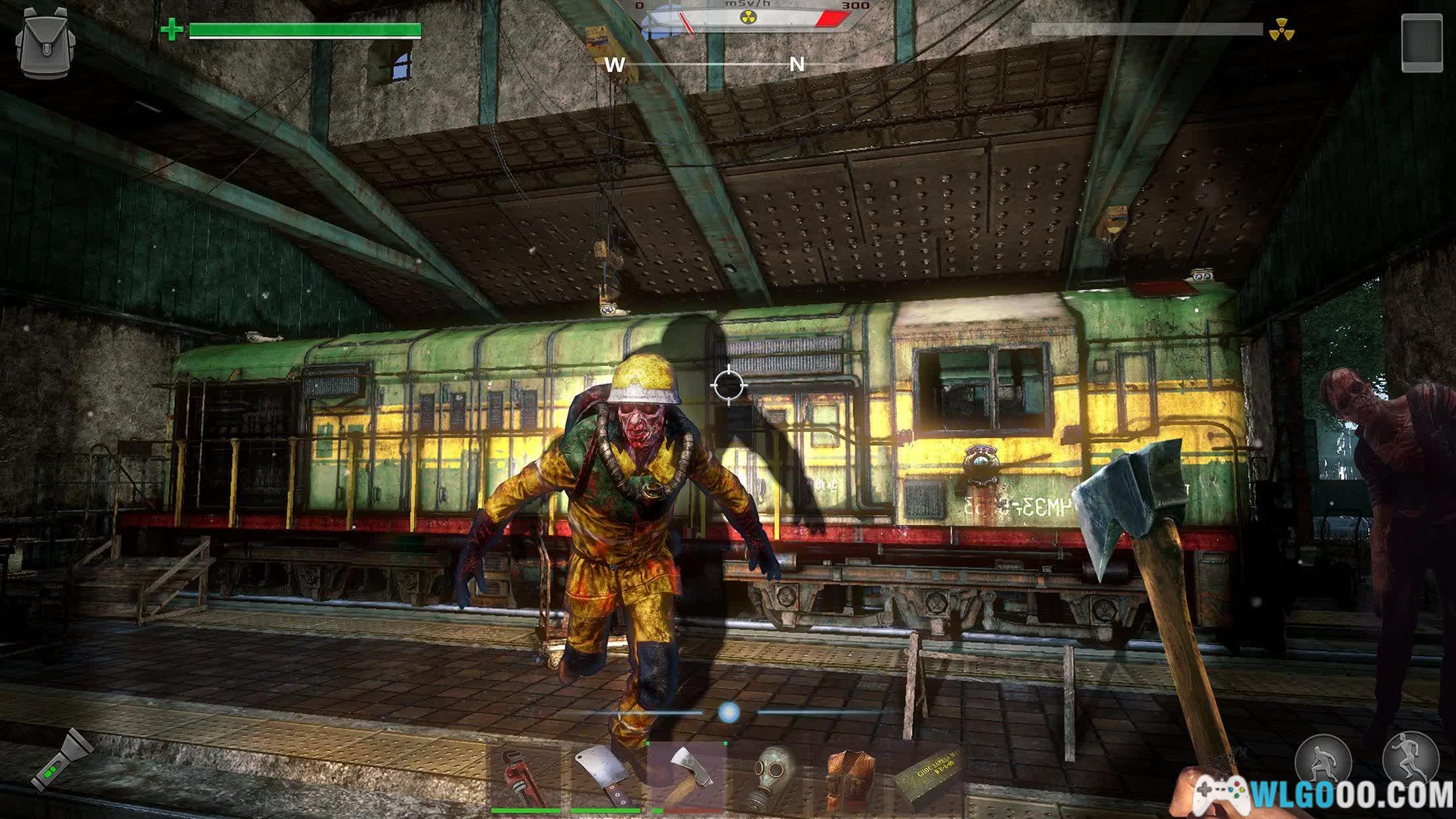The height and width of the screenshot is (819, 1456).
Task: Open the tablet device icon
Action: tap(1422, 42)
